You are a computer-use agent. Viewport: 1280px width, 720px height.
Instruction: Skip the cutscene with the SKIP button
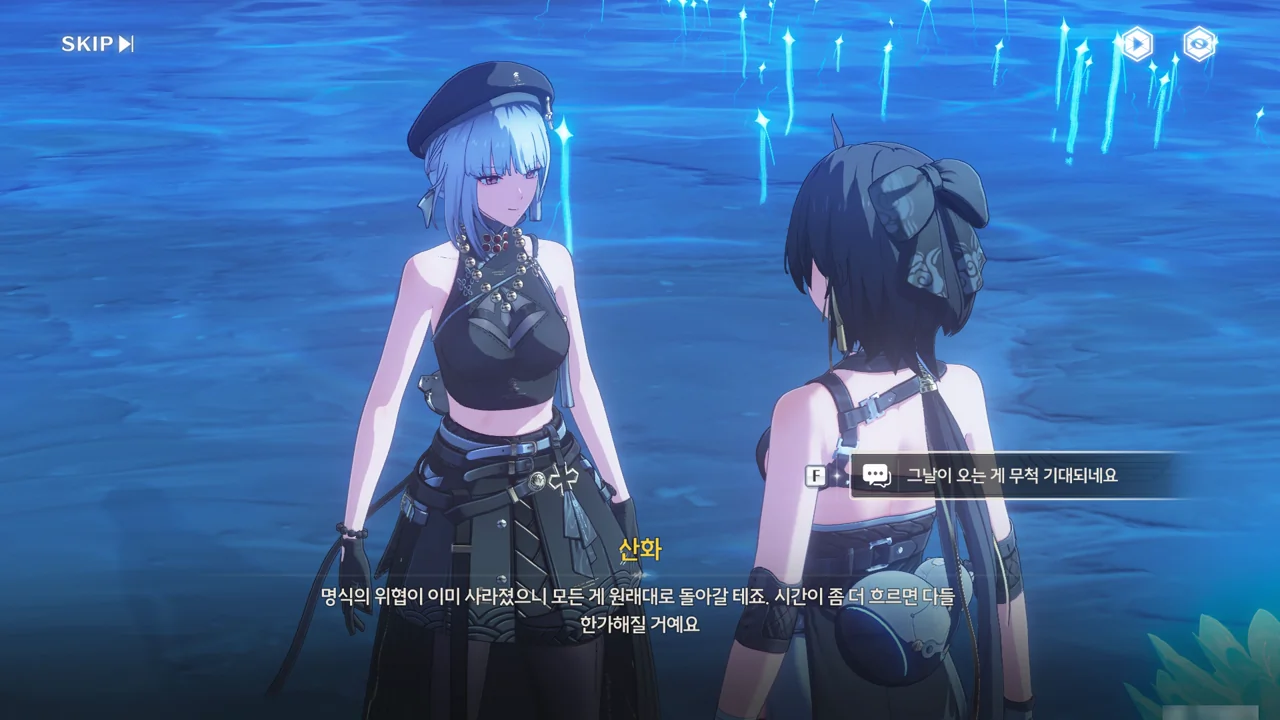(x=97, y=44)
